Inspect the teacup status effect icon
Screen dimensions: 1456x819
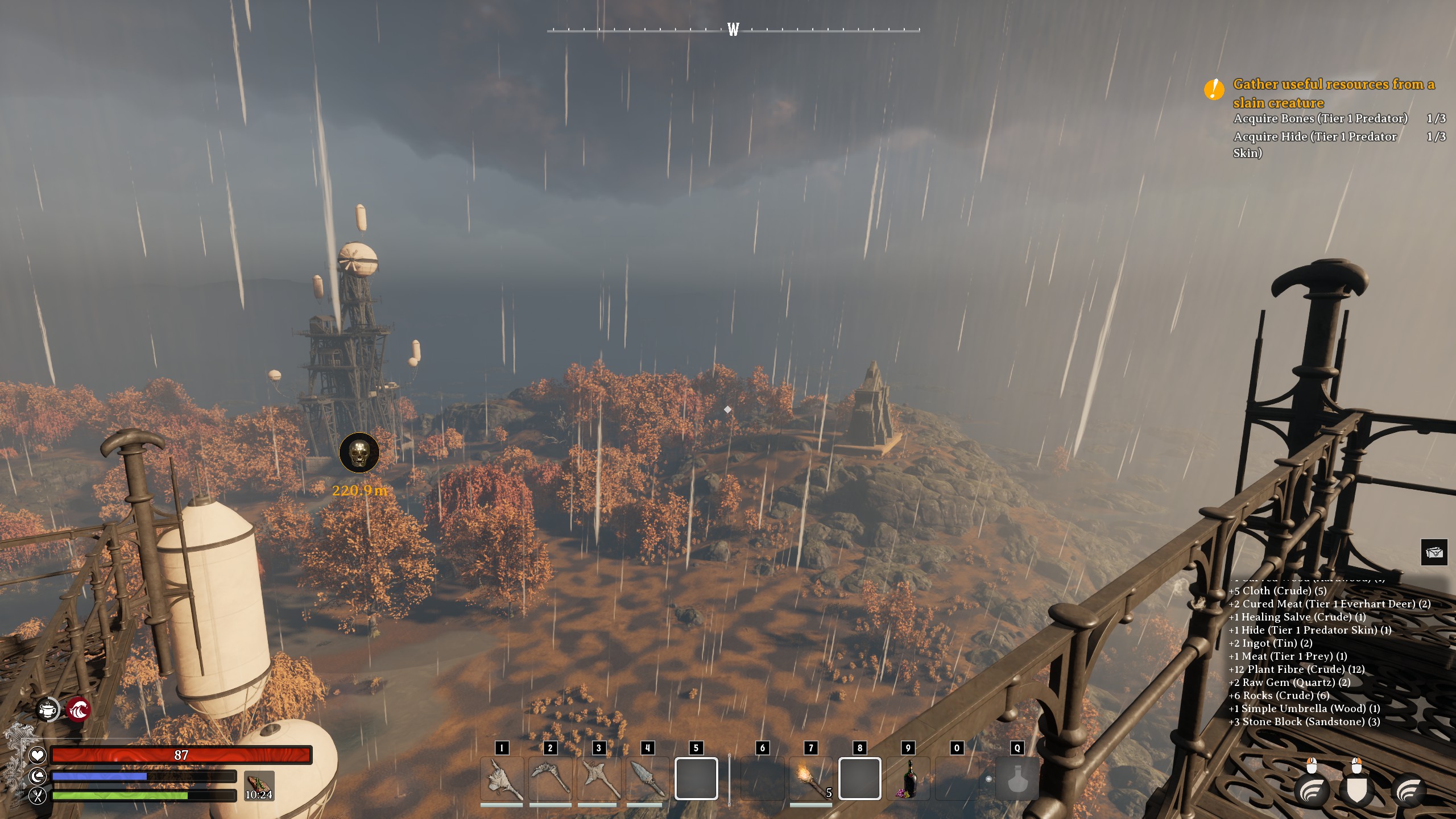click(48, 709)
